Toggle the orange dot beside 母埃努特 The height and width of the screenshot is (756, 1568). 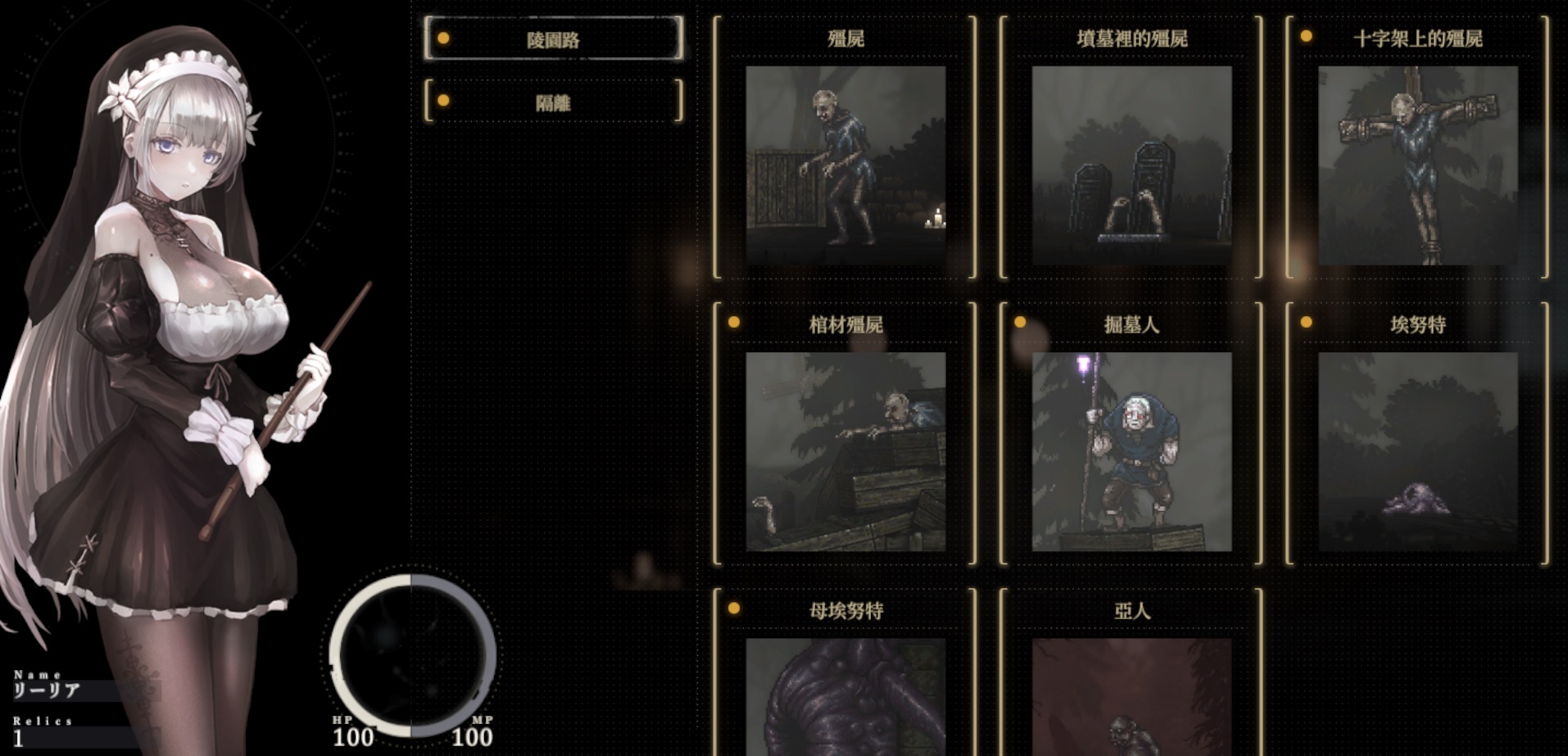(x=732, y=610)
